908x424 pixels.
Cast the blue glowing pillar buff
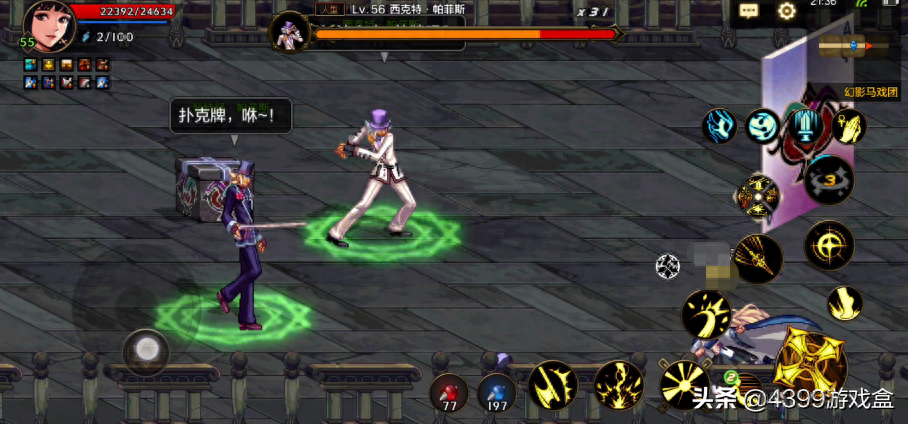pos(805,126)
